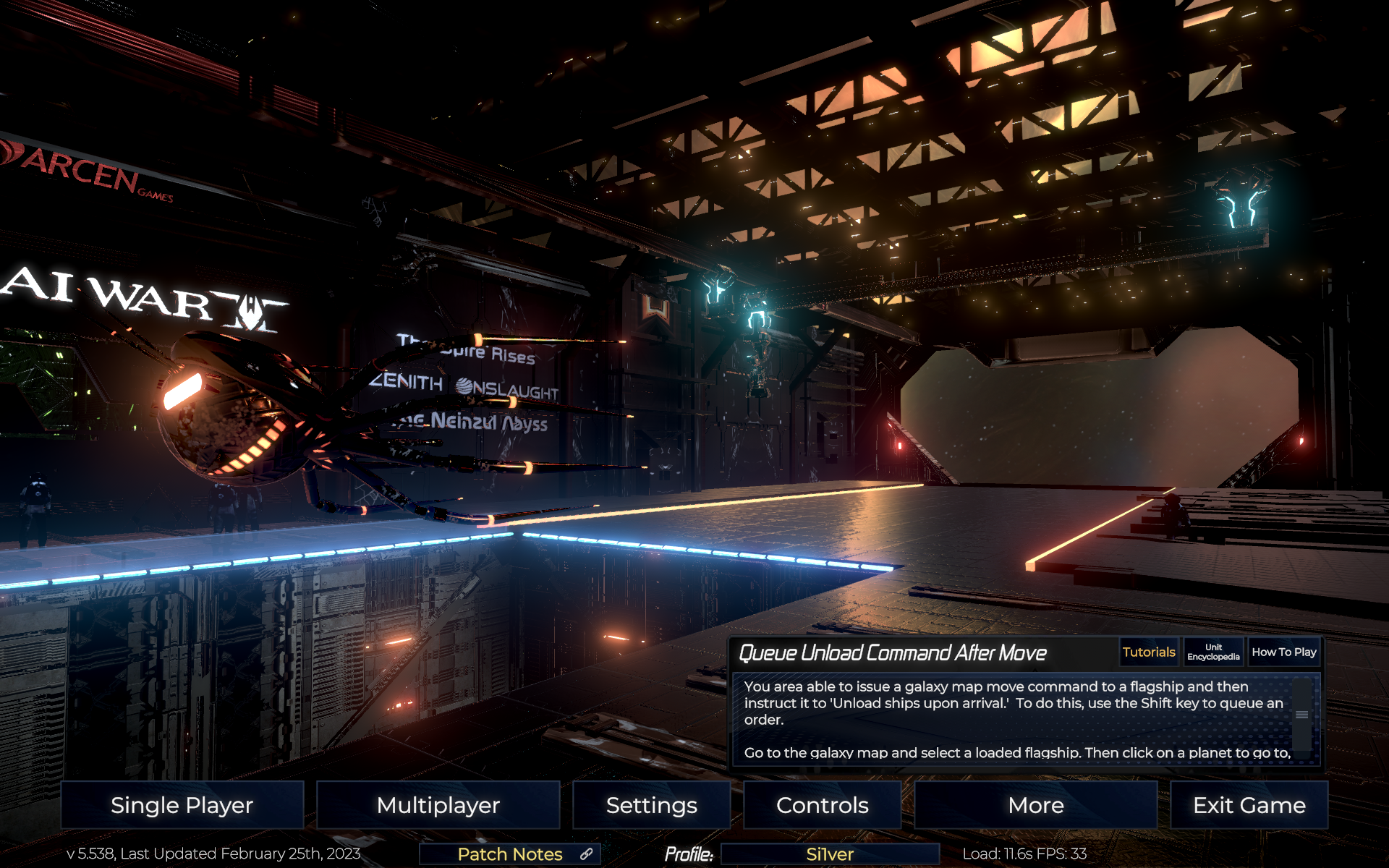
Task: Click the tip panel scrollbar handle
Action: click(x=1301, y=715)
